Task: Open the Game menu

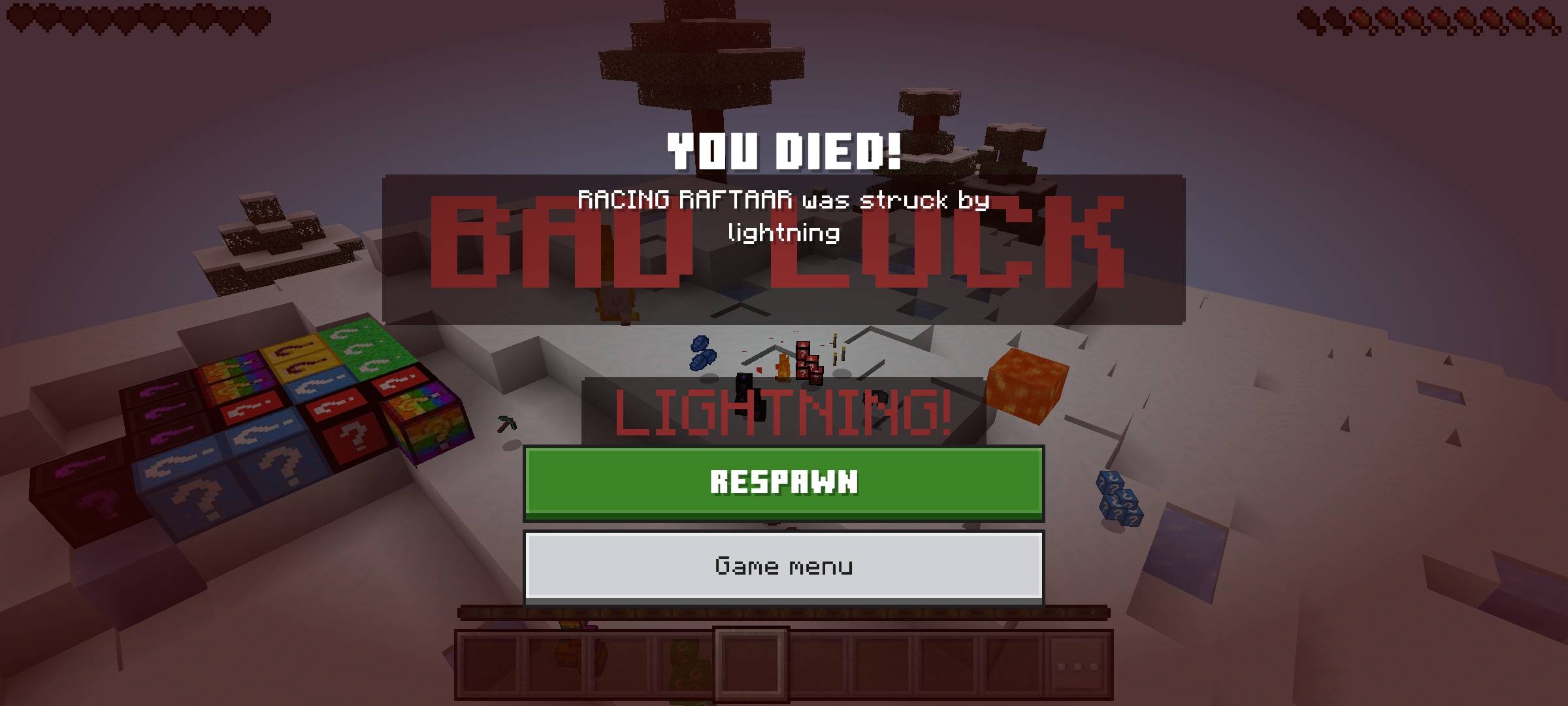Action: [x=784, y=566]
